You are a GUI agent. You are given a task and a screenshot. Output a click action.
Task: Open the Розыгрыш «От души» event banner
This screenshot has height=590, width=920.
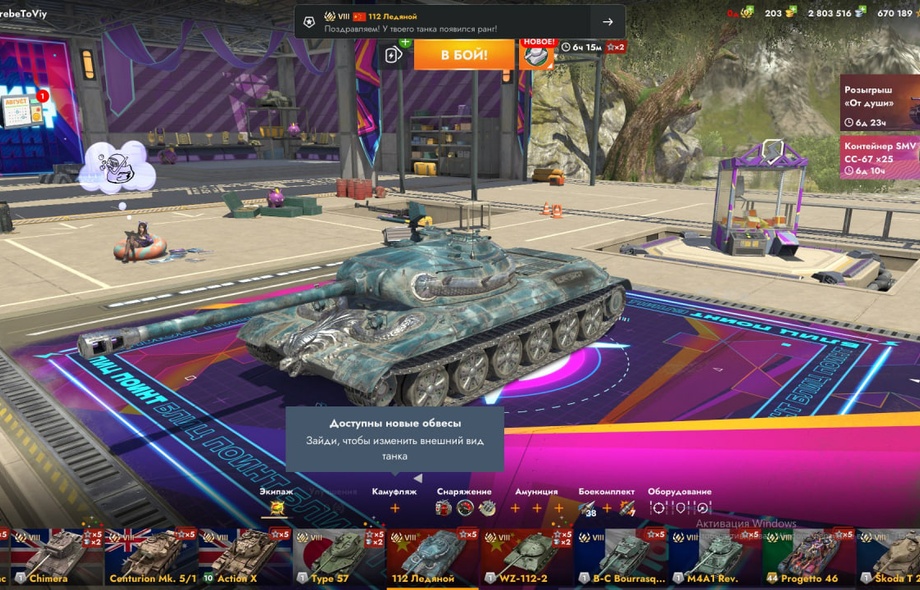pyautogui.click(x=879, y=102)
